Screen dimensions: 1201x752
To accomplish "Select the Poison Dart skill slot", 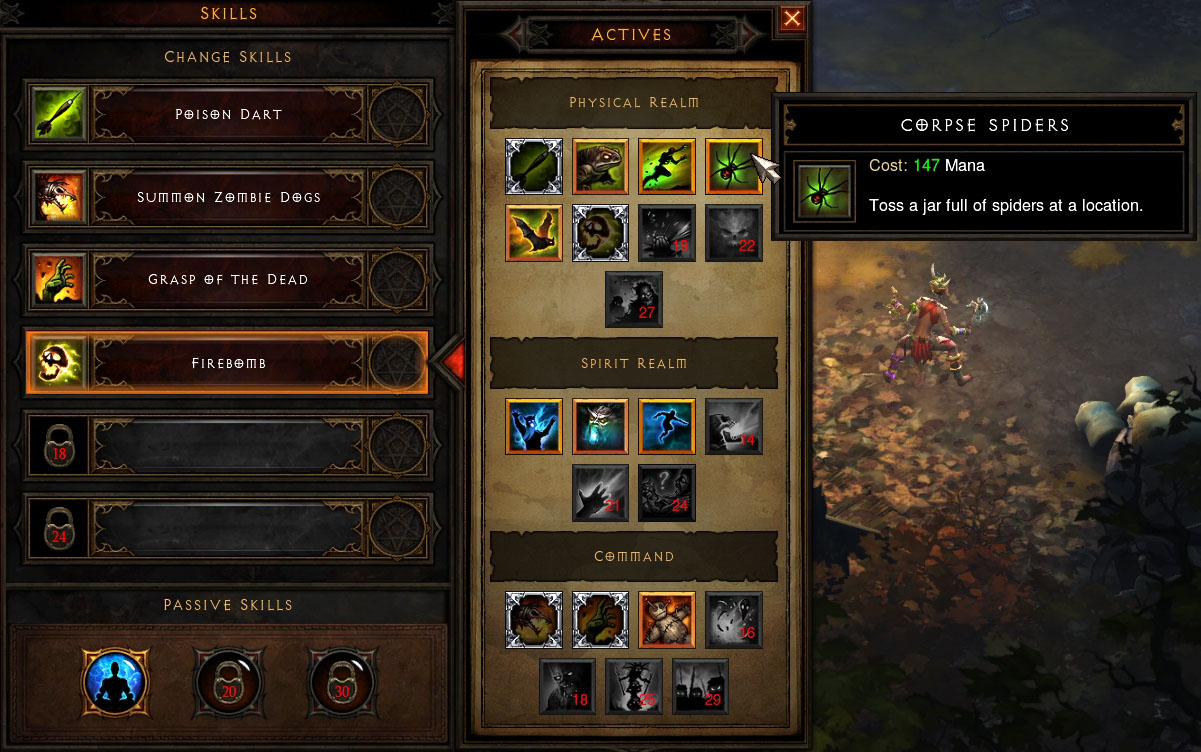I will (x=229, y=115).
